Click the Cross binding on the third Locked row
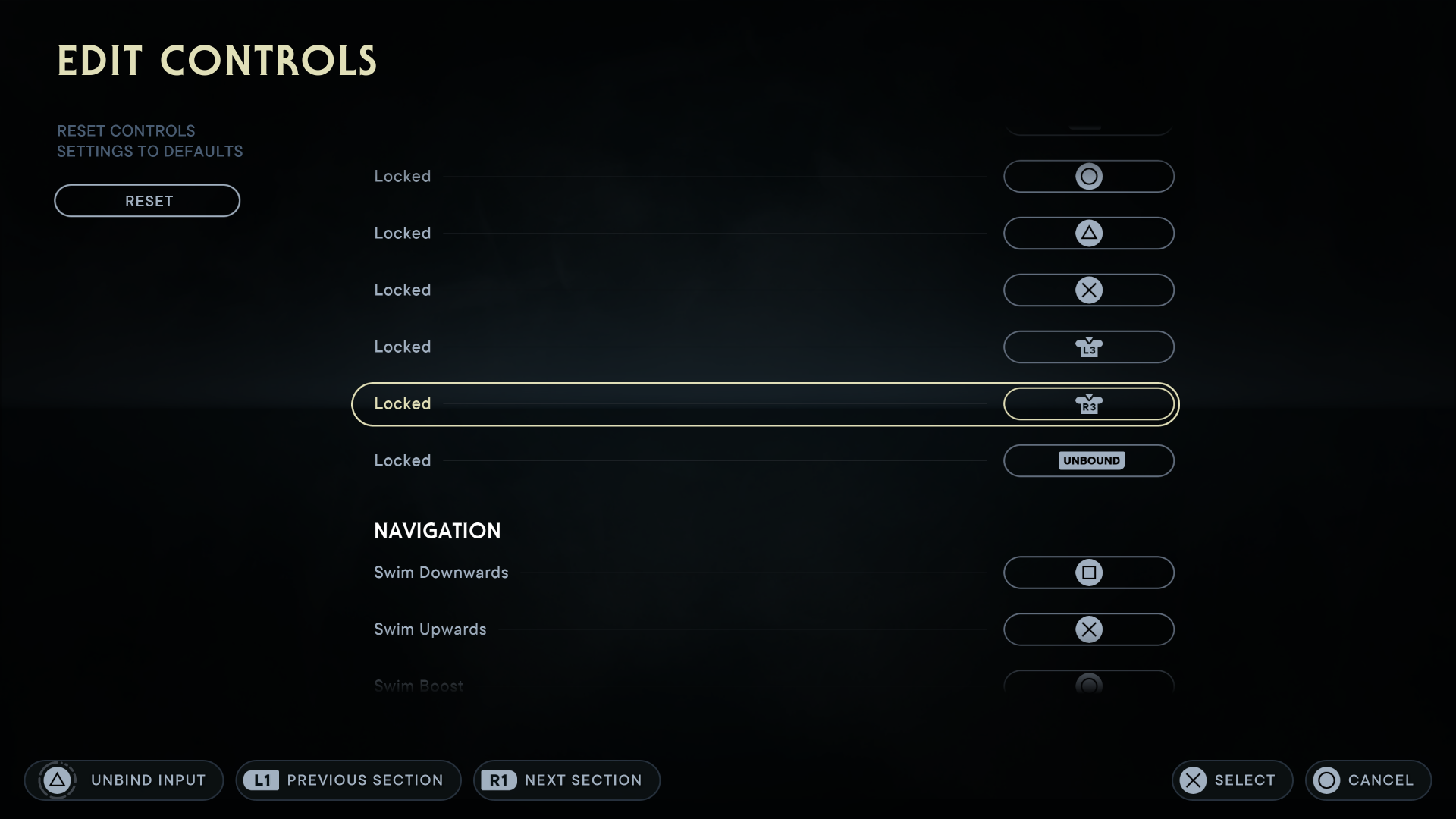The height and width of the screenshot is (819, 1456). click(x=1089, y=290)
